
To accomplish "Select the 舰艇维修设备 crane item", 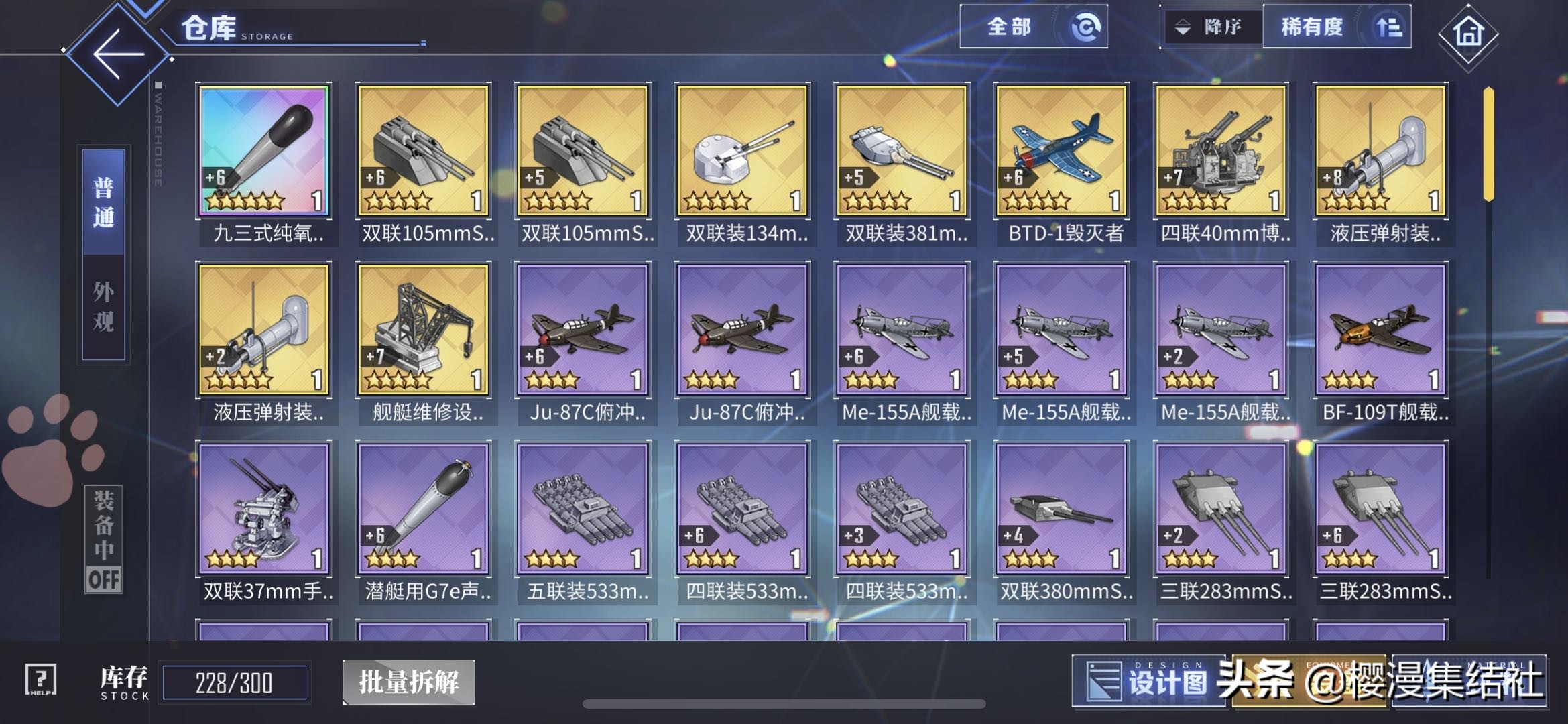I will (x=424, y=329).
